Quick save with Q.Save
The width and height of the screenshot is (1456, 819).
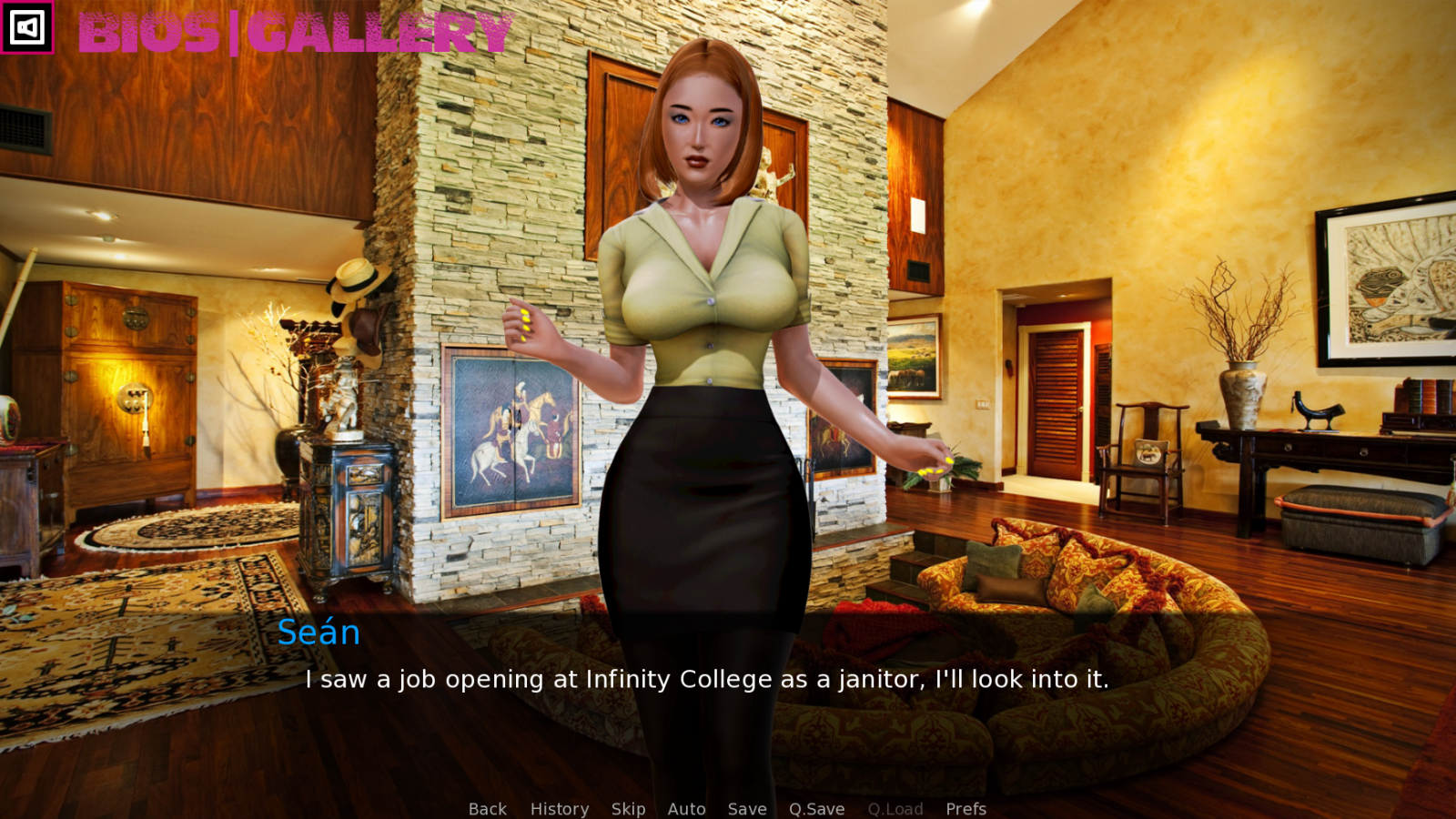pos(816,808)
